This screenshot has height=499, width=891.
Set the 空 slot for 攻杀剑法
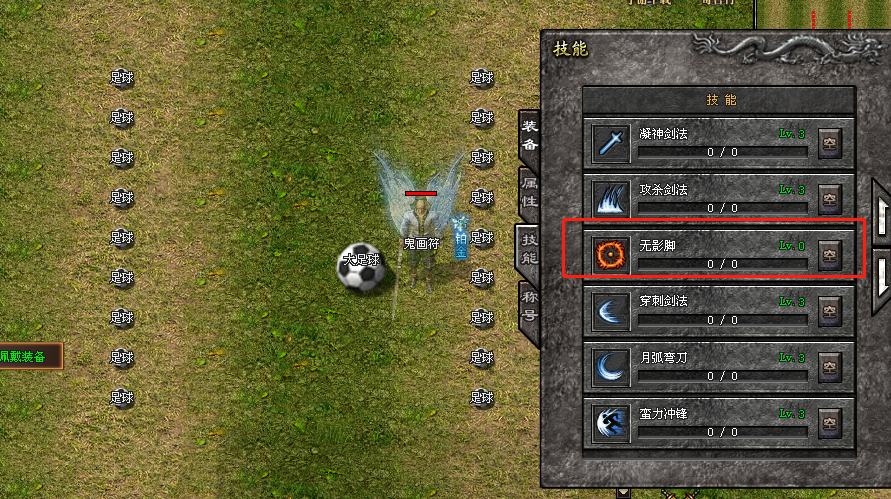(829, 198)
